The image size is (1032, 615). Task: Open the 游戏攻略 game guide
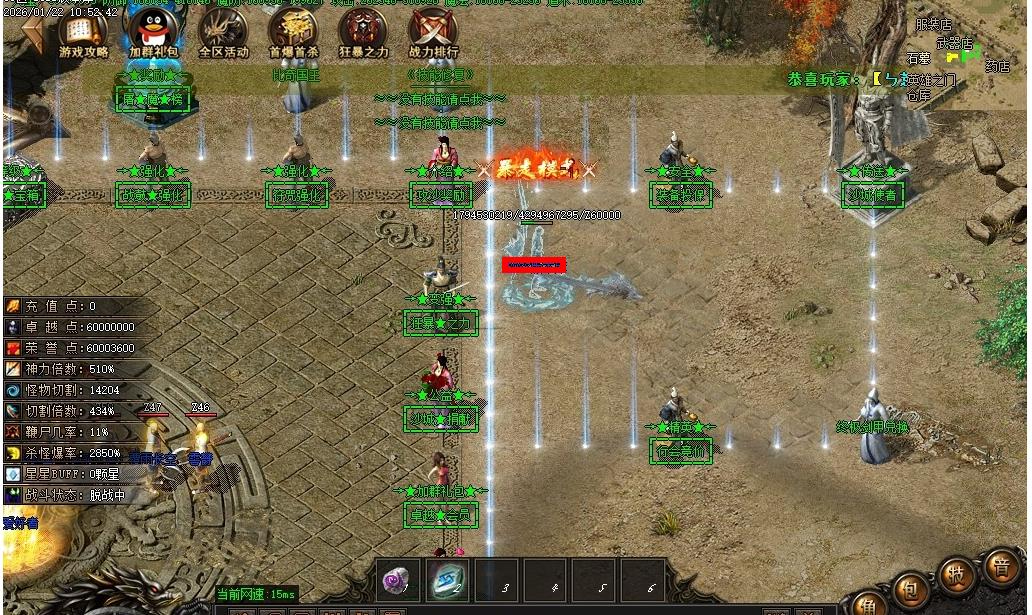coord(83,33)
